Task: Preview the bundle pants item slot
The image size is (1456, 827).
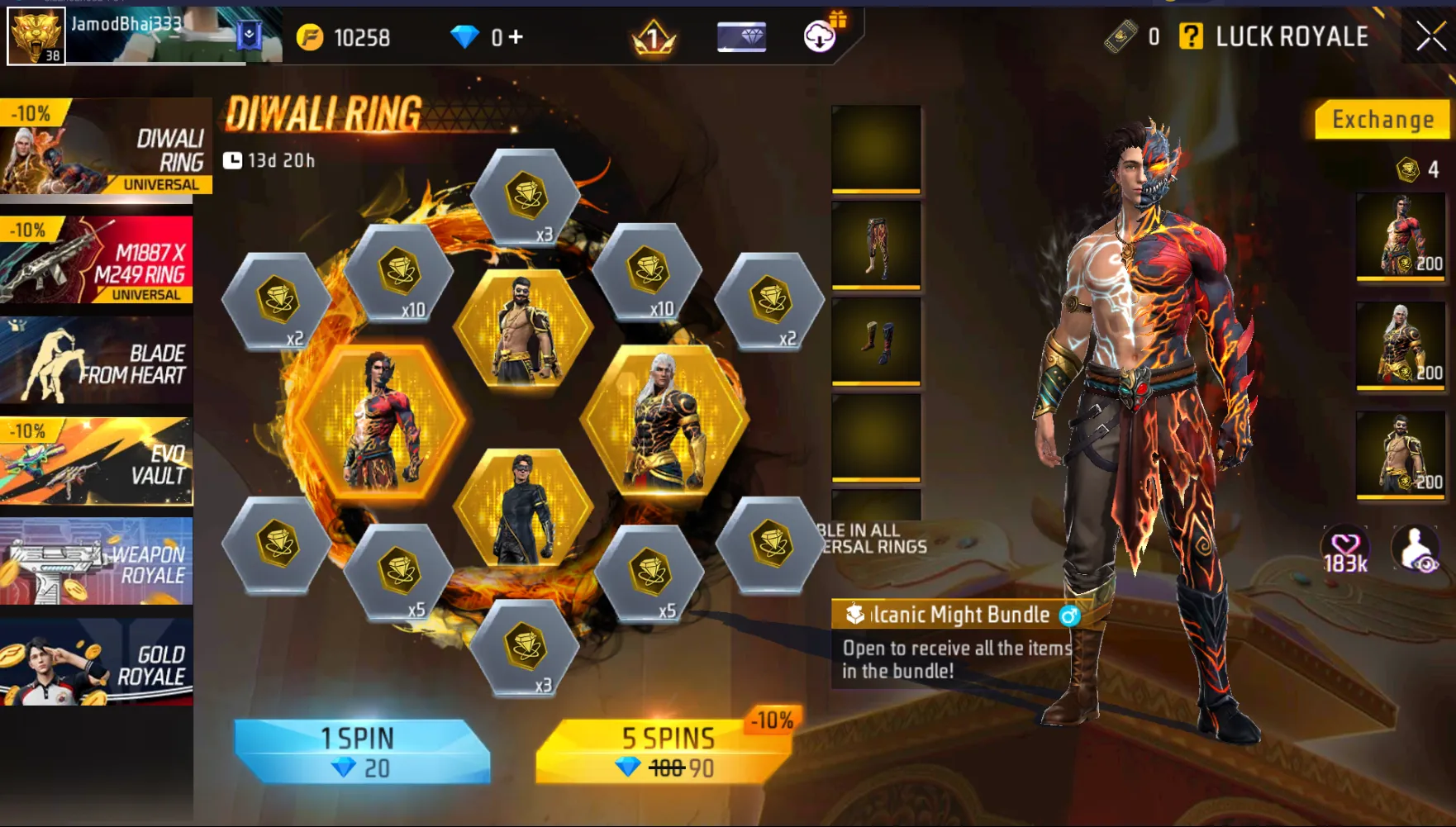Action: (876, 245)
